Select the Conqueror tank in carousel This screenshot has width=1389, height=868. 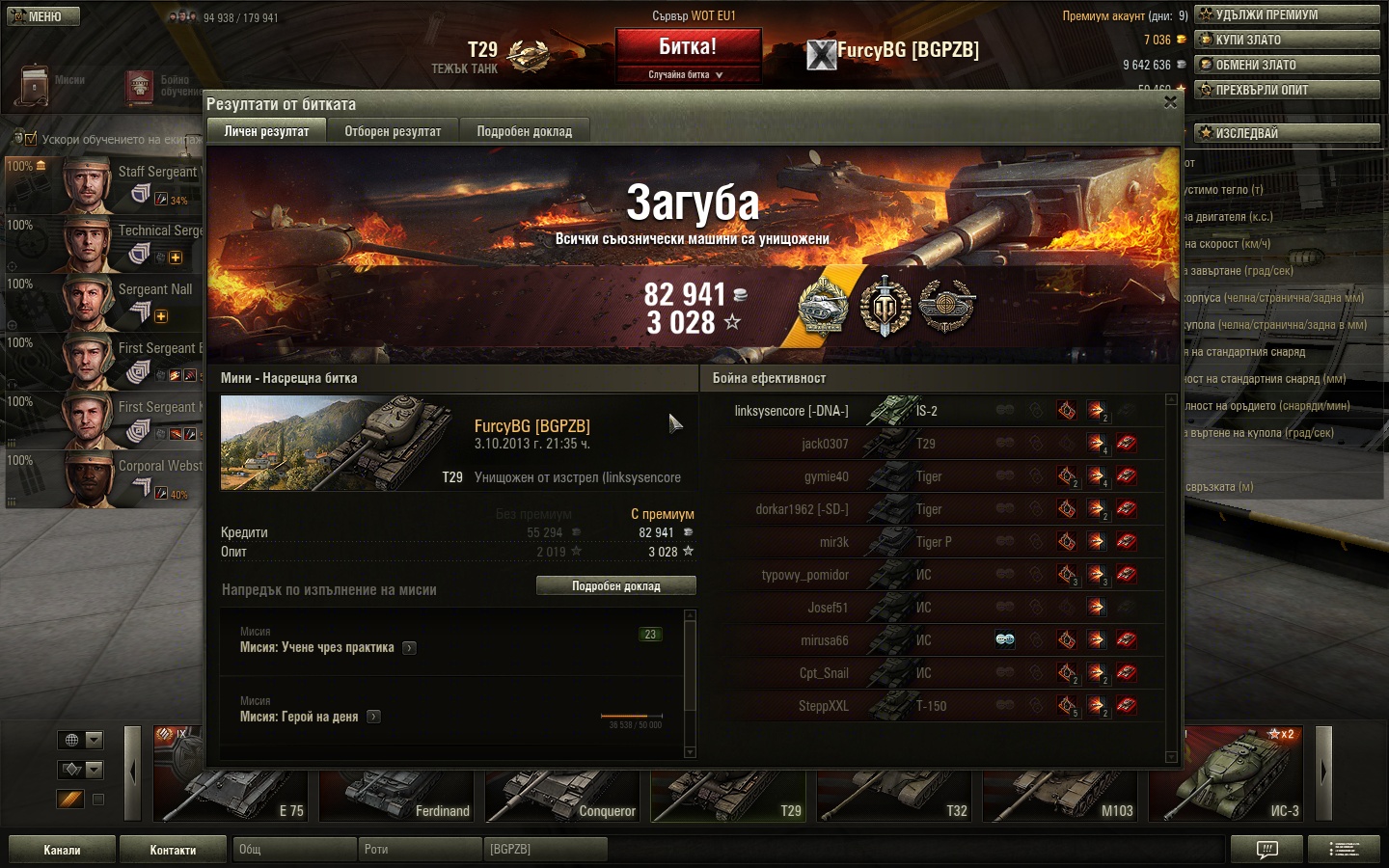click(563, 786)
